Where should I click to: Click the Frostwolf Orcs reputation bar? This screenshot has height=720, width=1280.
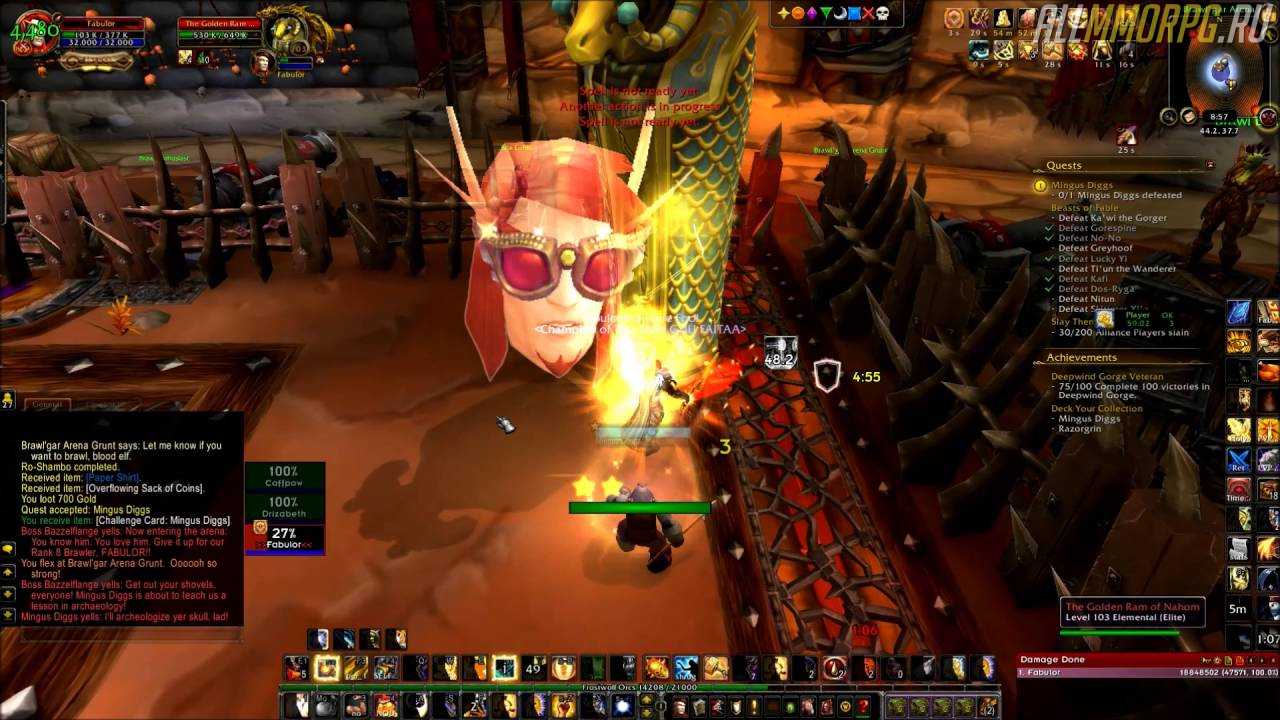click(640, 687)
